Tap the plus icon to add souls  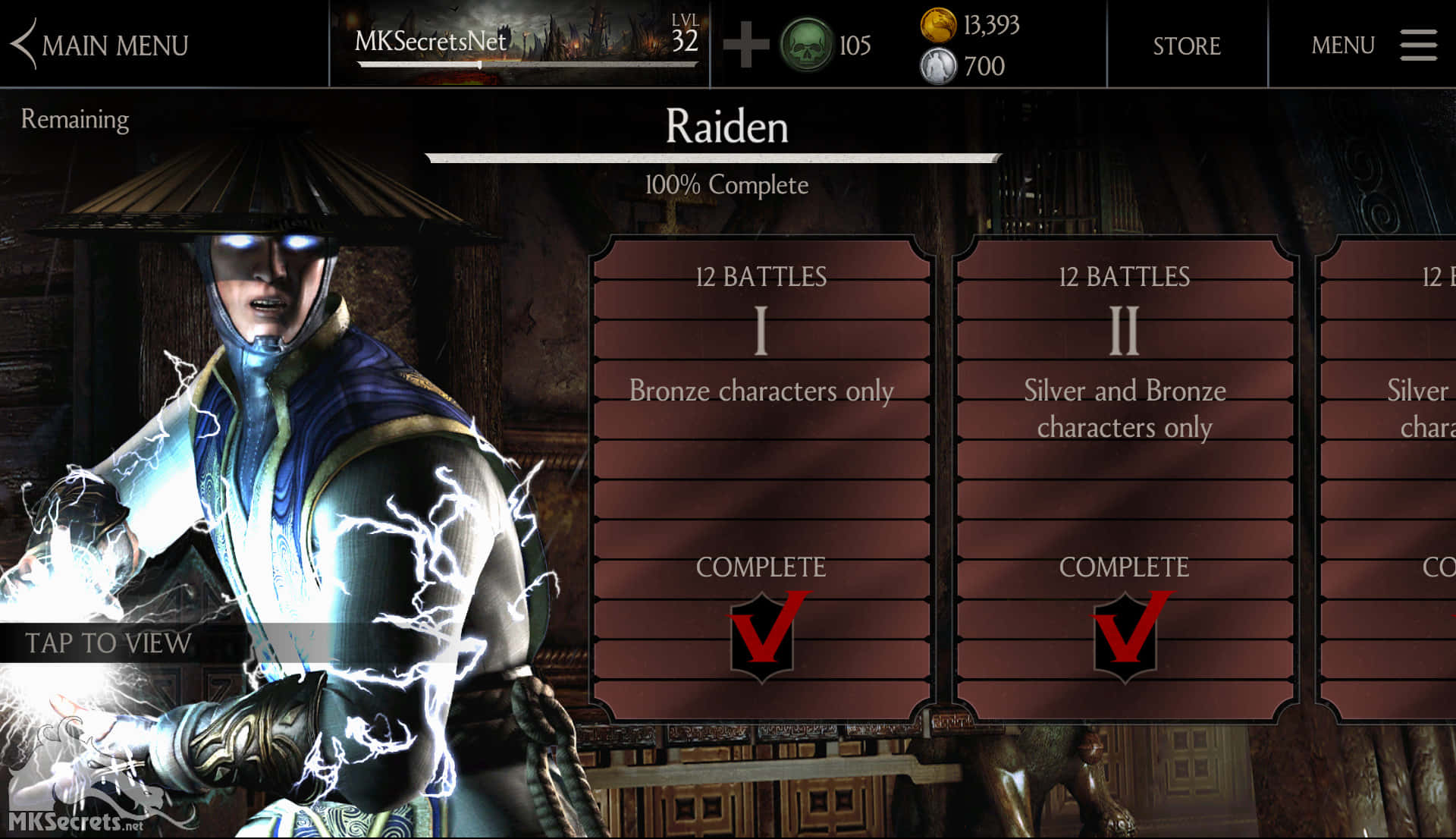click(745, 46)
